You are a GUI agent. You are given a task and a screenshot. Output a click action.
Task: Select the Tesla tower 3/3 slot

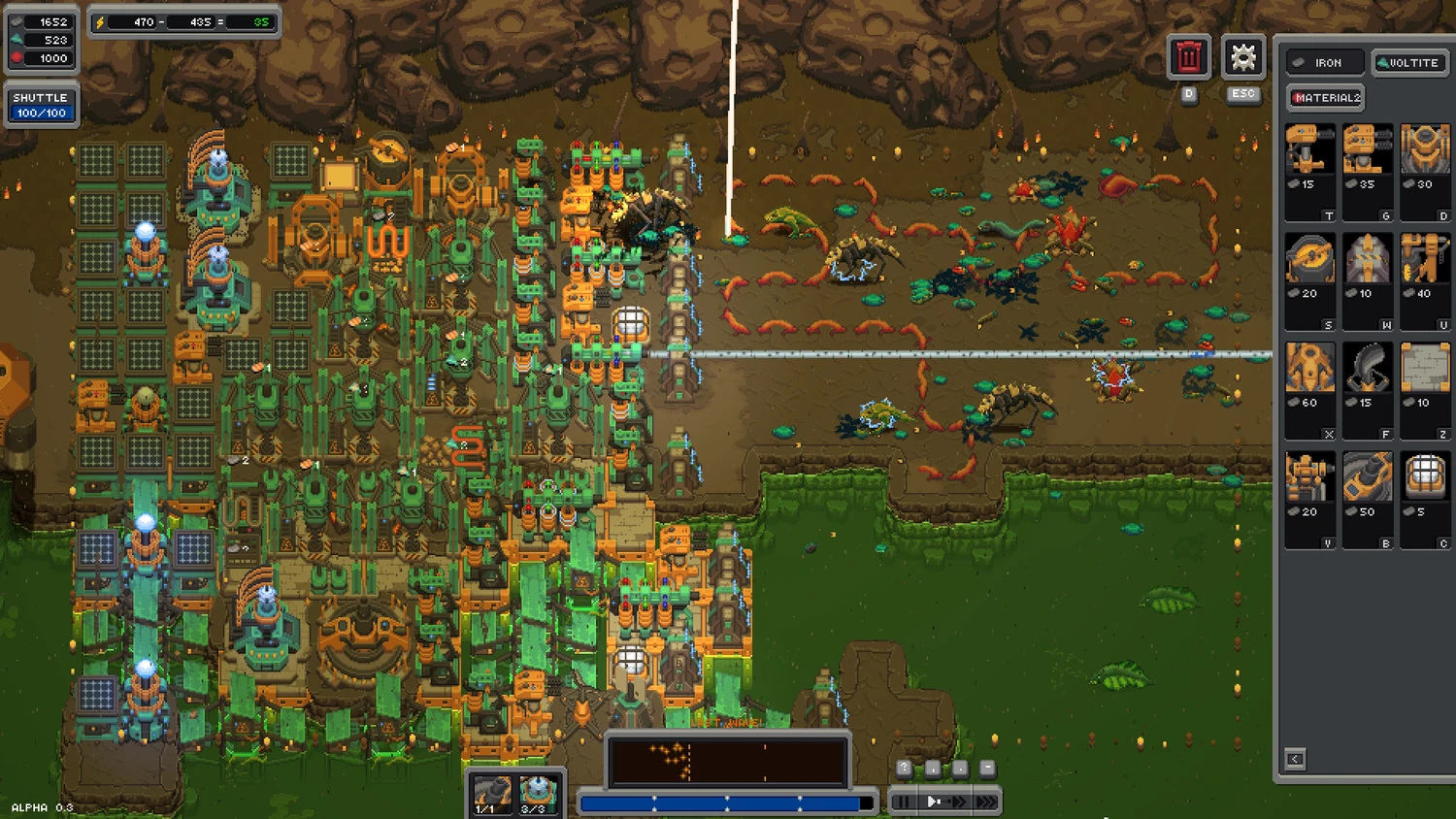click(537, 793)
